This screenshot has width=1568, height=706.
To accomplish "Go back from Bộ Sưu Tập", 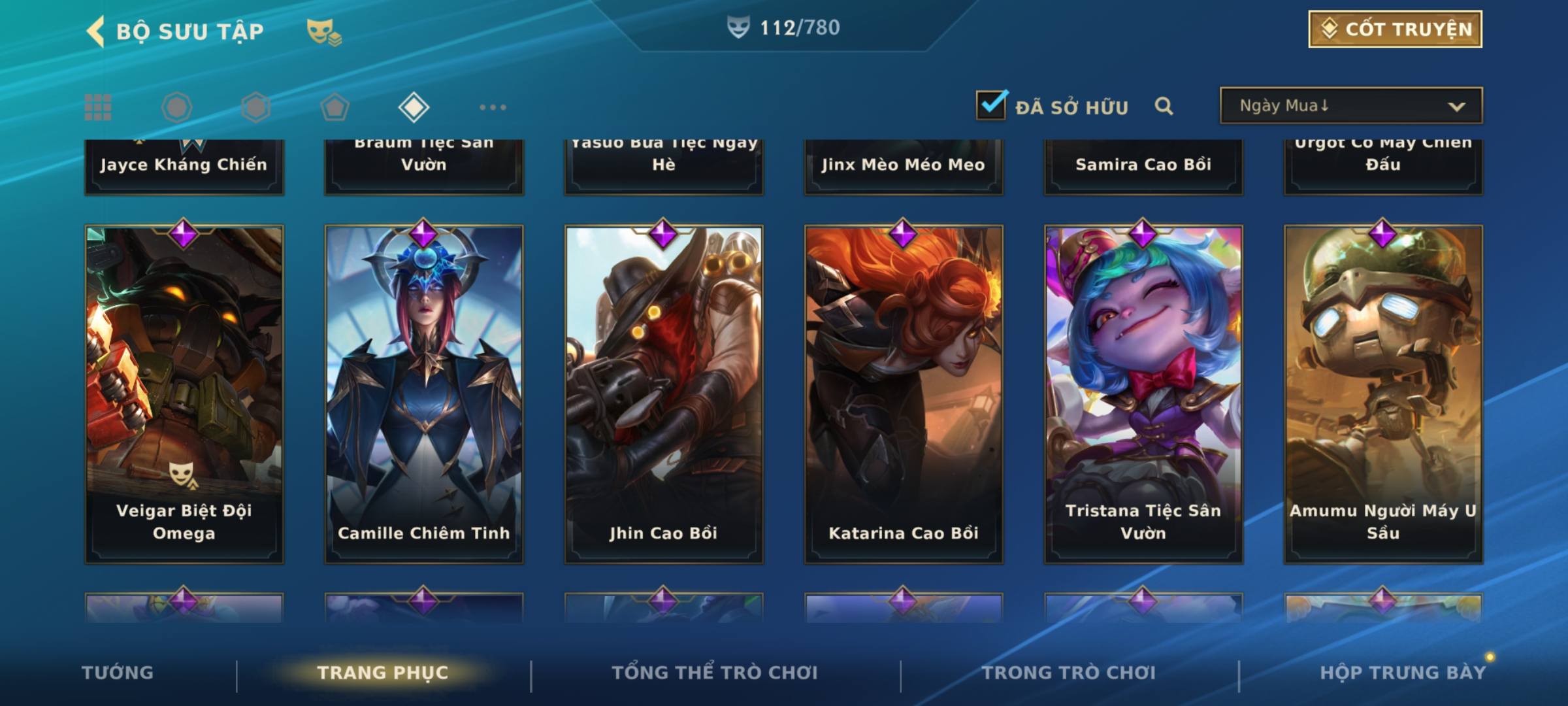I will point(96,31).
